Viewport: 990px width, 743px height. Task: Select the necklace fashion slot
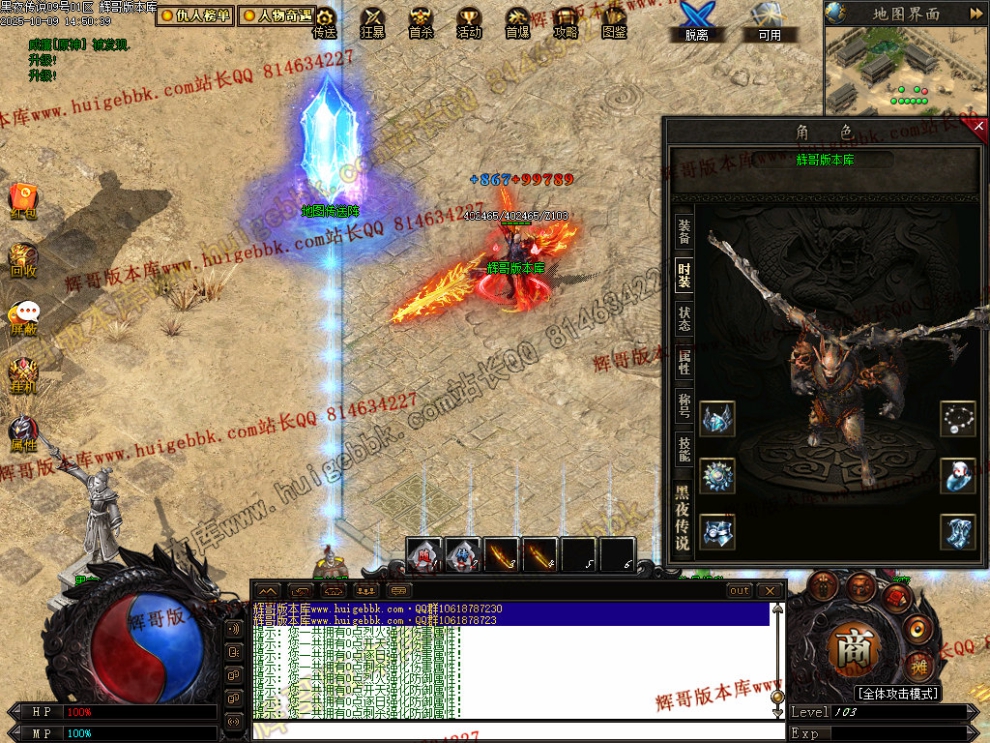[x=957, y=419]
